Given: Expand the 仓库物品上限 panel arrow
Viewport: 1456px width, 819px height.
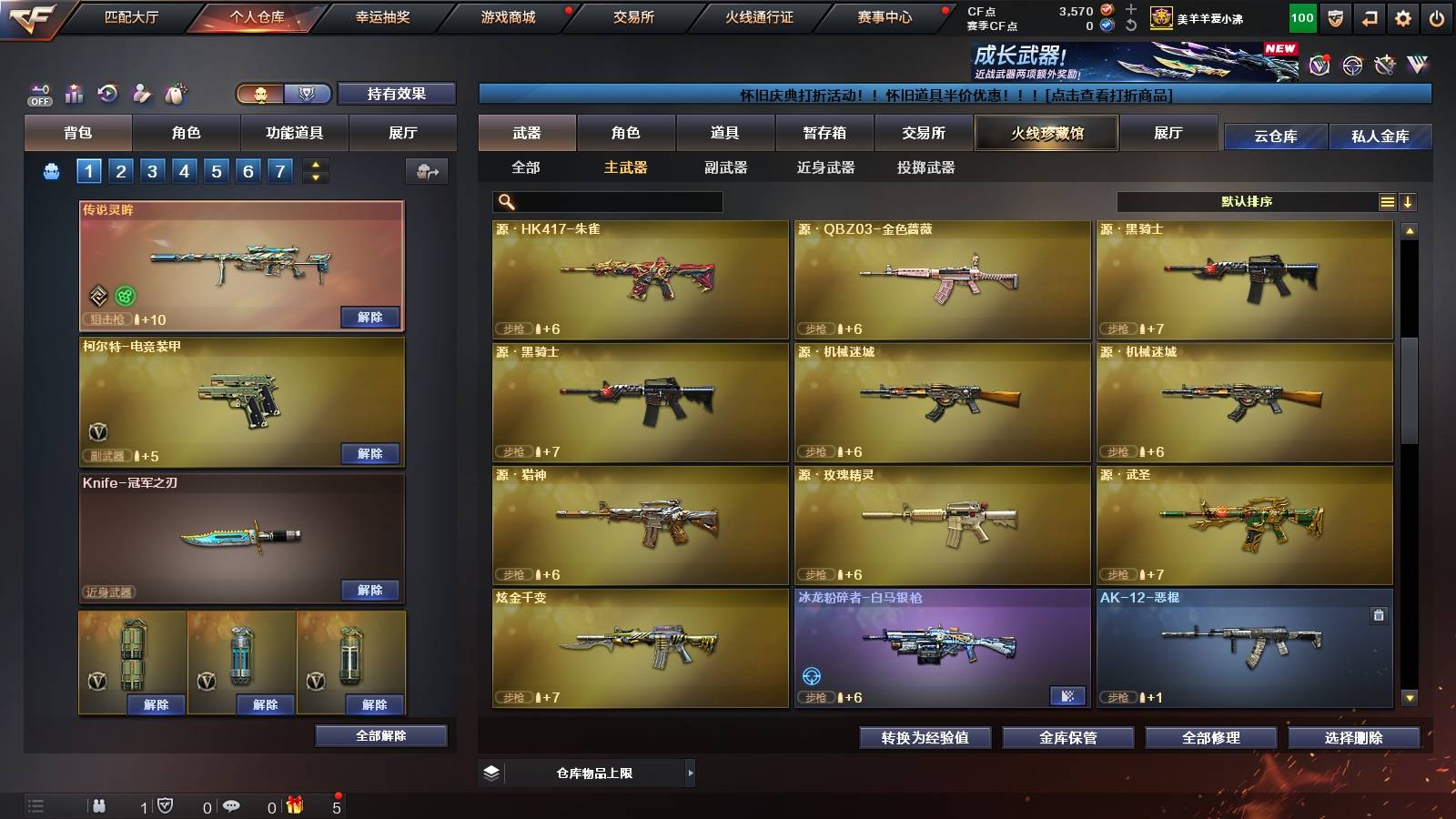Looking at the screenshot, I should tap(690, 772).
